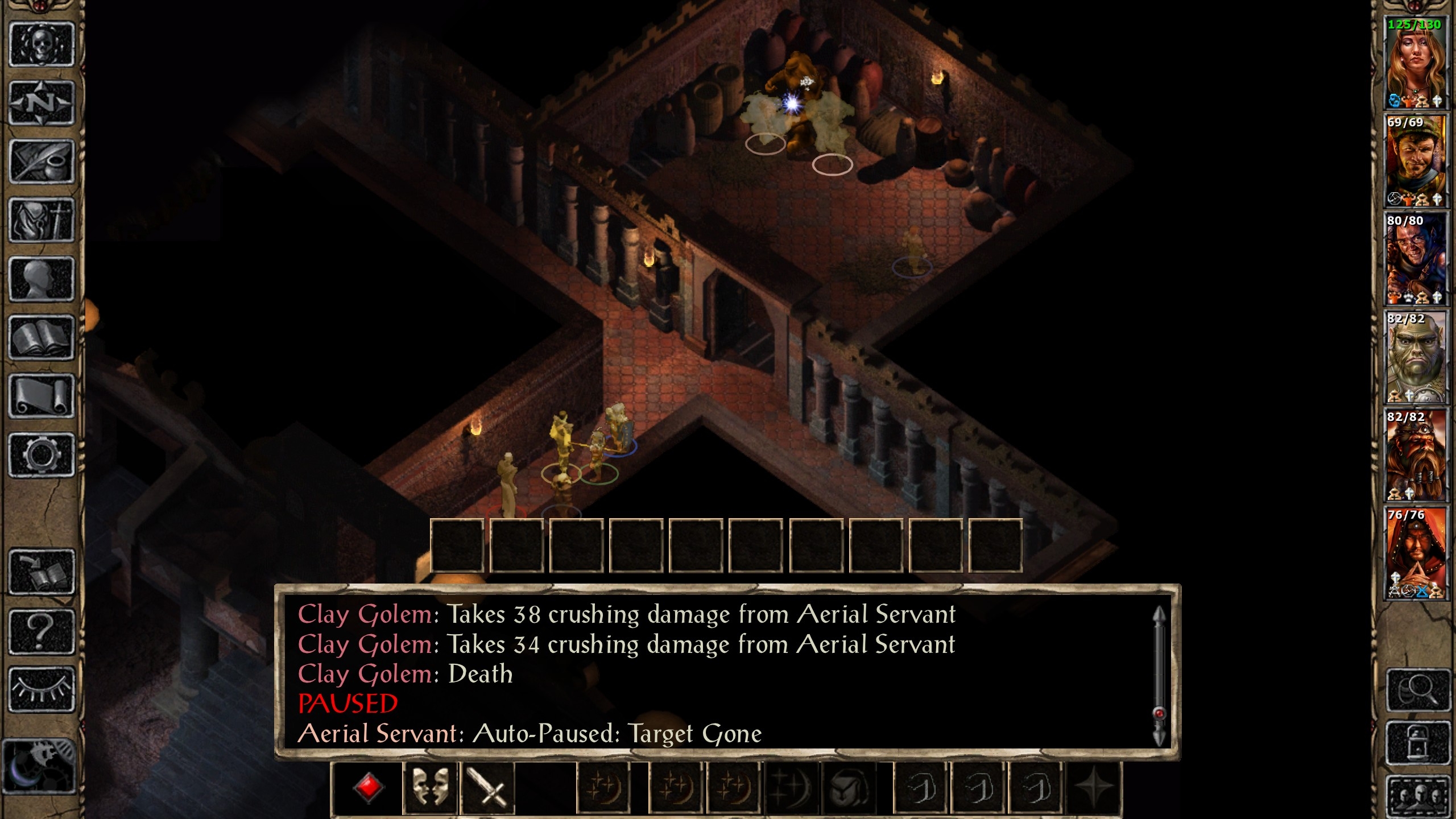Click the quick save book icon

(x=42, y=572)
